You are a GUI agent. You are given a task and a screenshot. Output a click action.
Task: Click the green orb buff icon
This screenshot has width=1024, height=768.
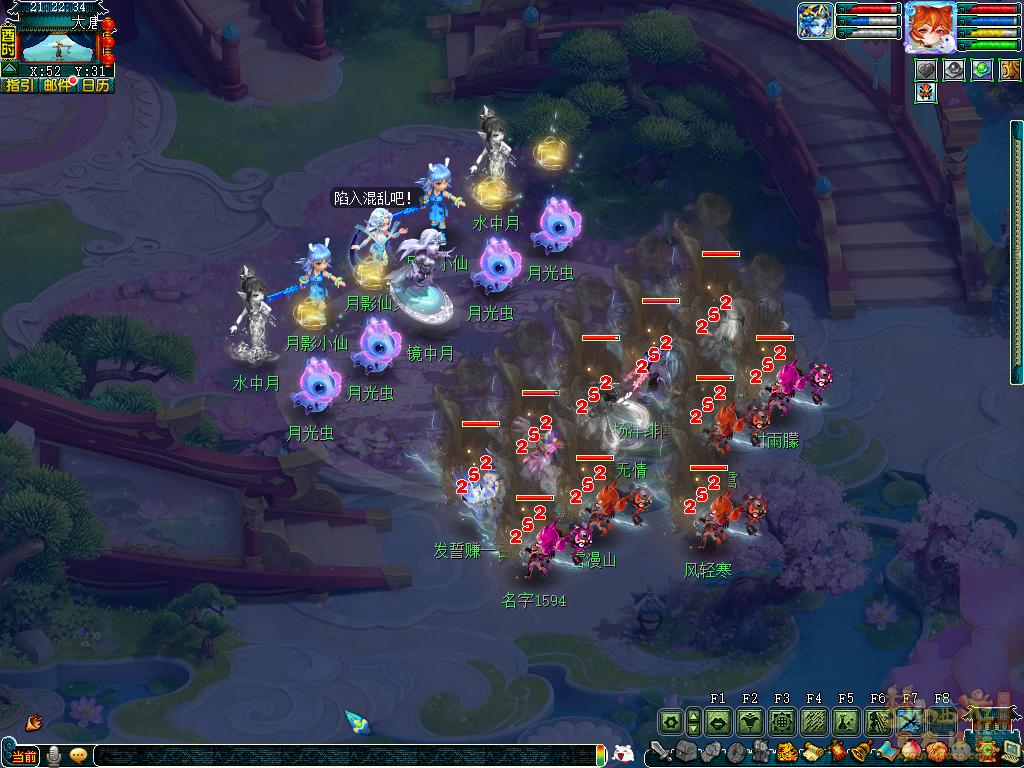(982, 69)
